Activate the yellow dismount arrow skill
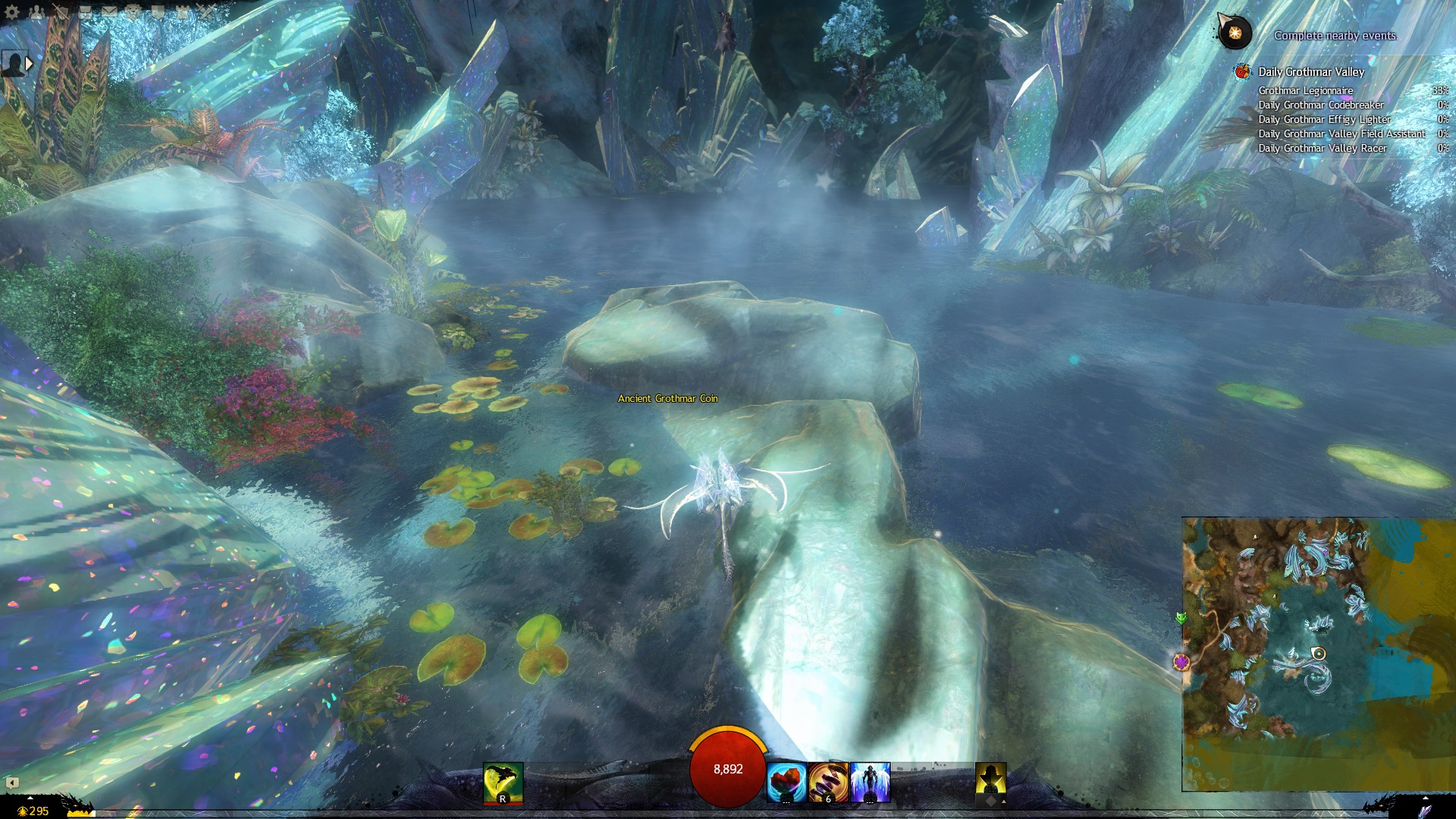This screenshot has height=819, width=1456. pyautogui.click(x=990, y=782)
